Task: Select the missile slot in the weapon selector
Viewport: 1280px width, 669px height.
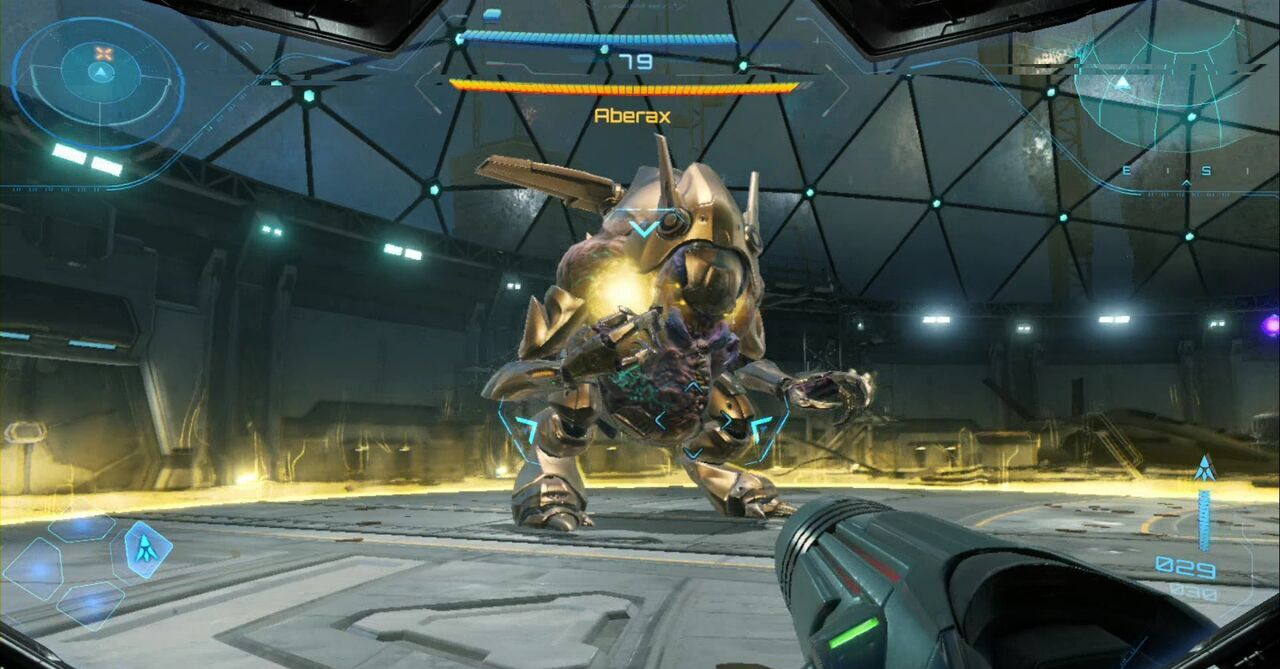Action: (146, 549)
